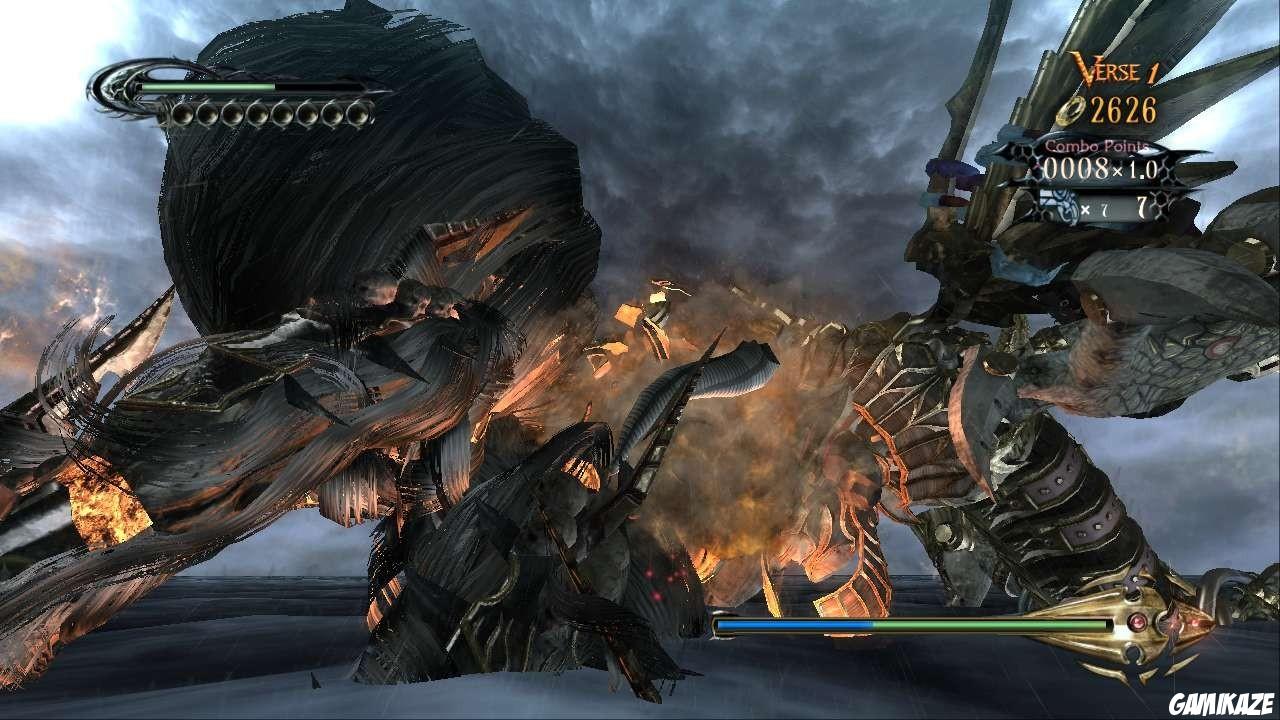The height and width of the screenshot is (720, 1280).
Task: Open the halo total counter 2626
Action: (x=1123, y=109)
